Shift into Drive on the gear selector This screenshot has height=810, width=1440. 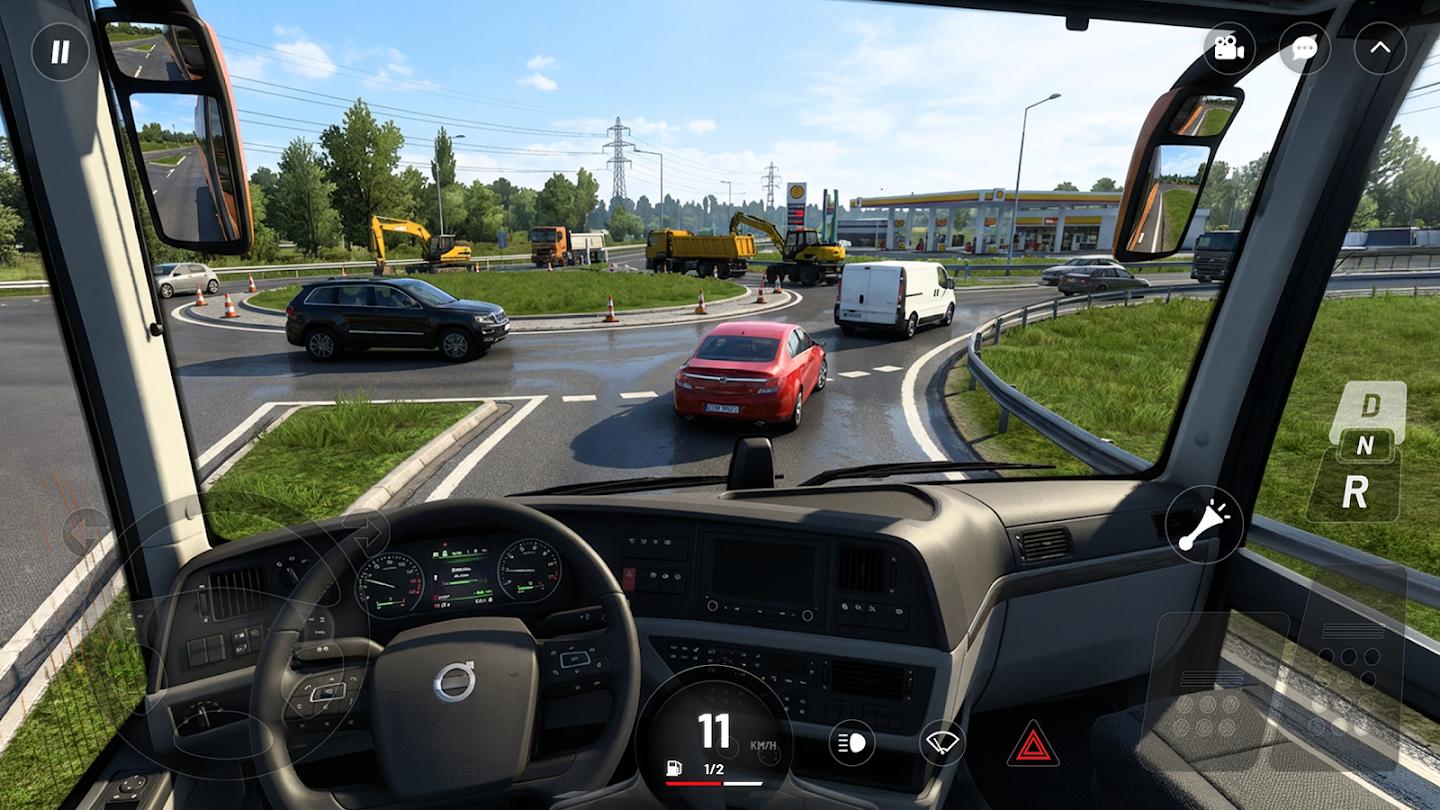(1369, 405)
